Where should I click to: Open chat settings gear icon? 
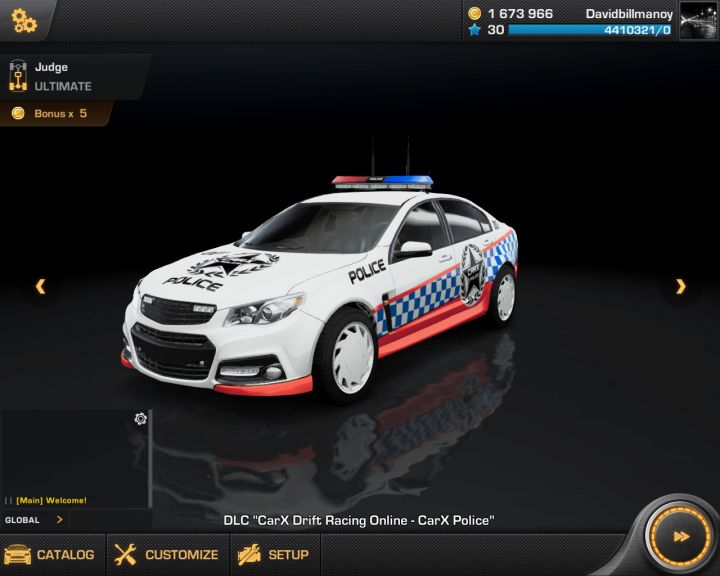(x=141, y=419)
